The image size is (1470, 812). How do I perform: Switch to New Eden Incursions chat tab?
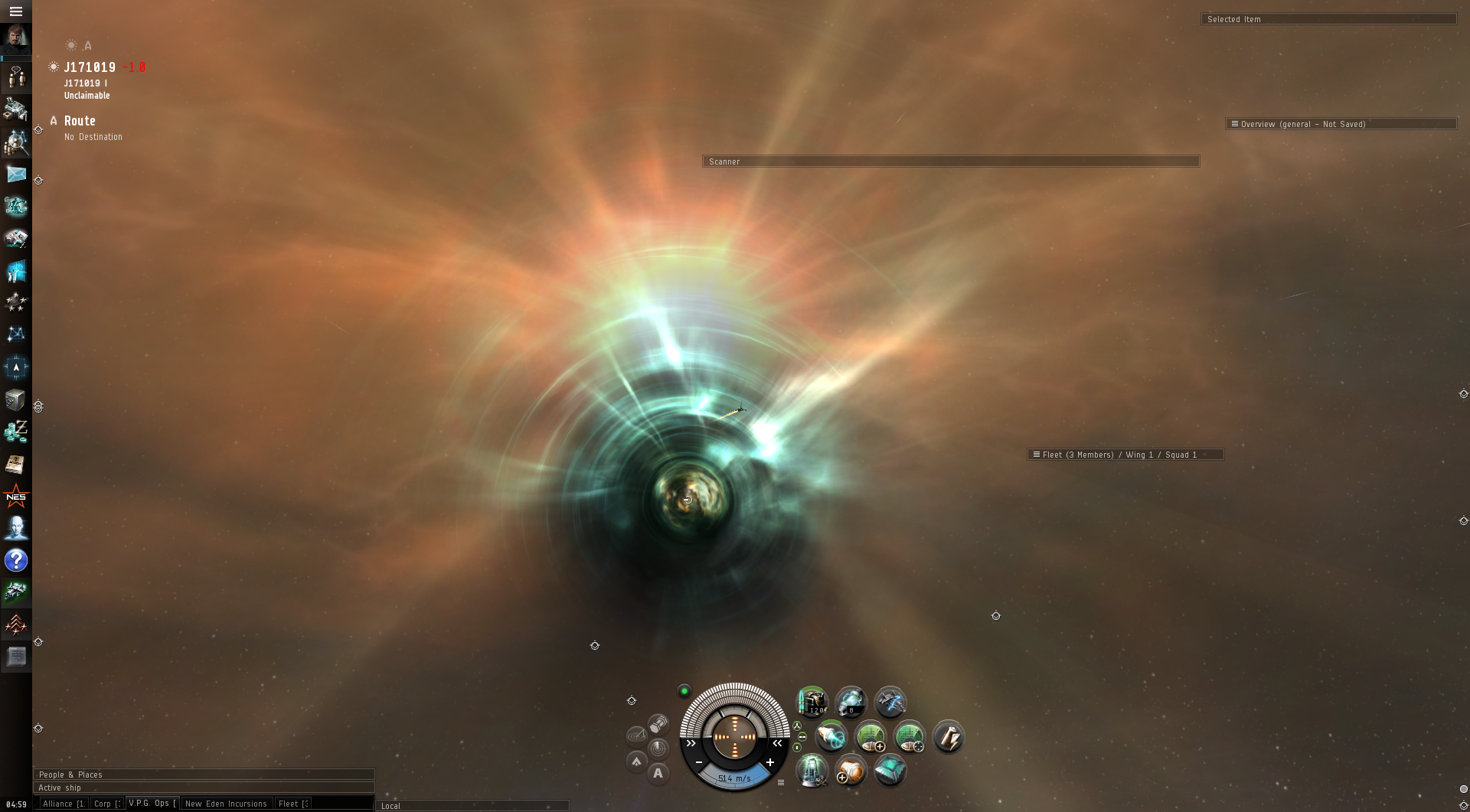coord(226,804)
